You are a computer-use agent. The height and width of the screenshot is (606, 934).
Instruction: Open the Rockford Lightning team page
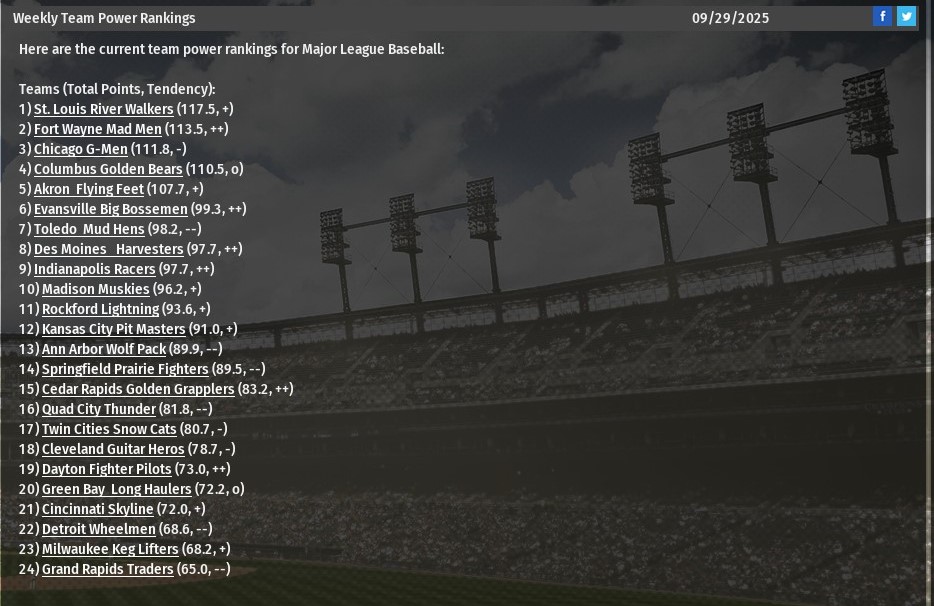click(100, 309)
